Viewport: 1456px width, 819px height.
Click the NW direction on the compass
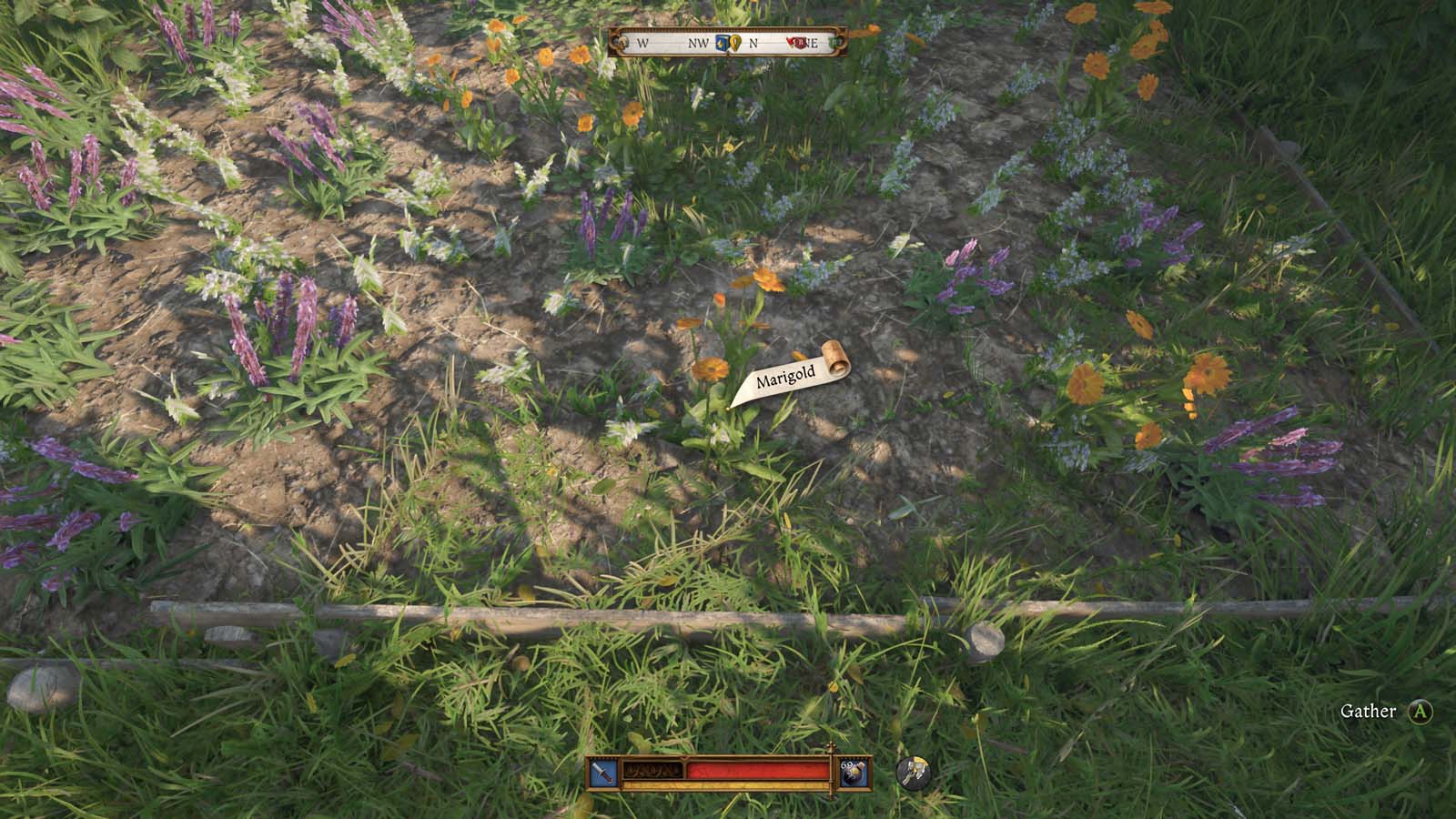pyautogui.click(x=698, y=43)
